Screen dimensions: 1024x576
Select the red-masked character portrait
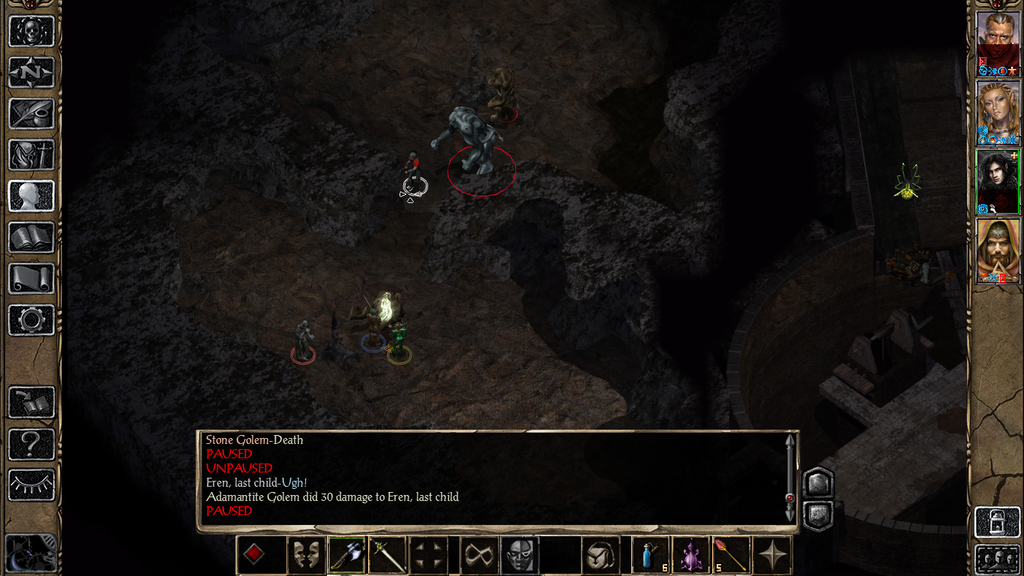998,43
